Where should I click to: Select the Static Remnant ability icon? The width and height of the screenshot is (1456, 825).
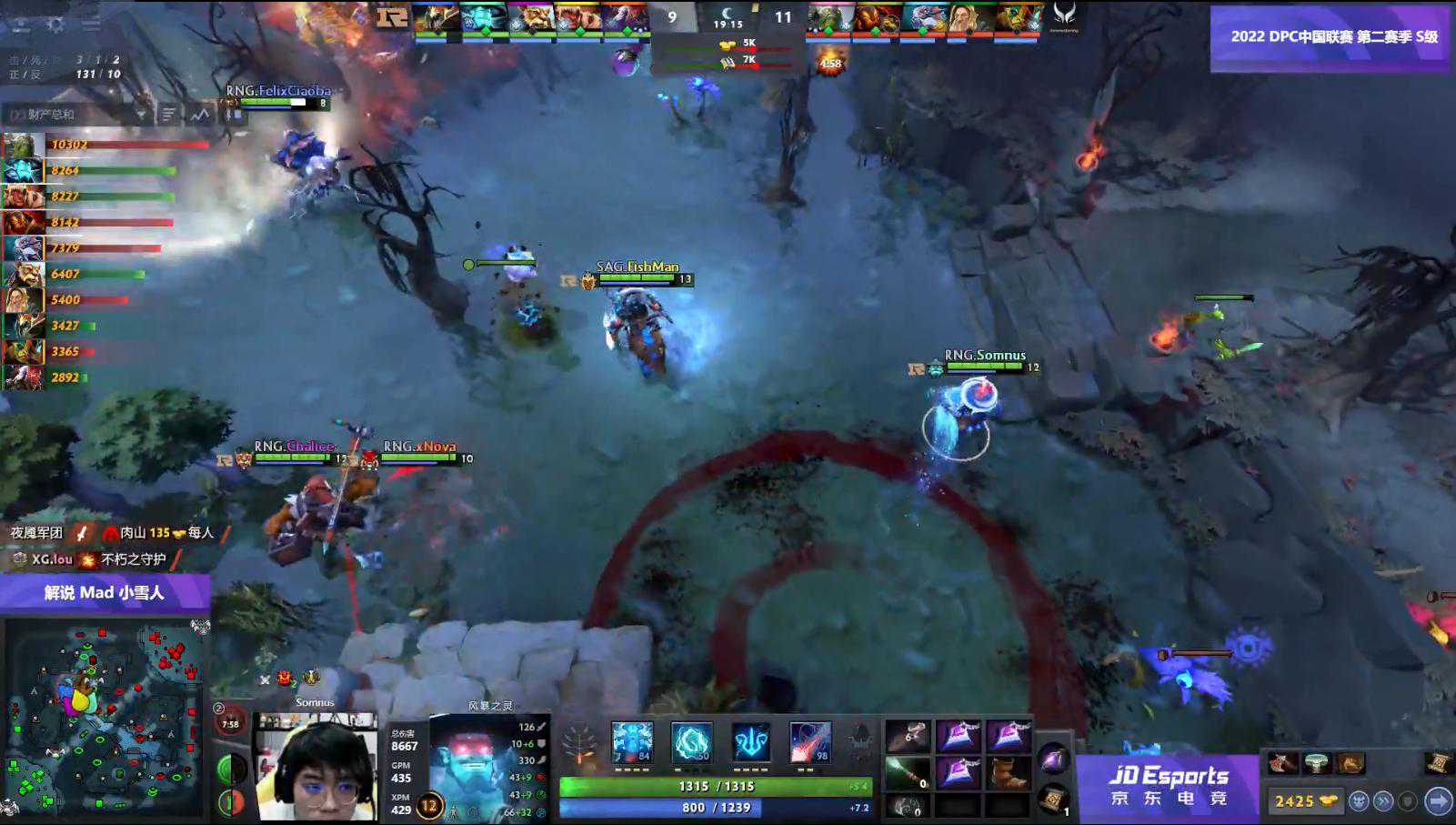tap(632, 742)
